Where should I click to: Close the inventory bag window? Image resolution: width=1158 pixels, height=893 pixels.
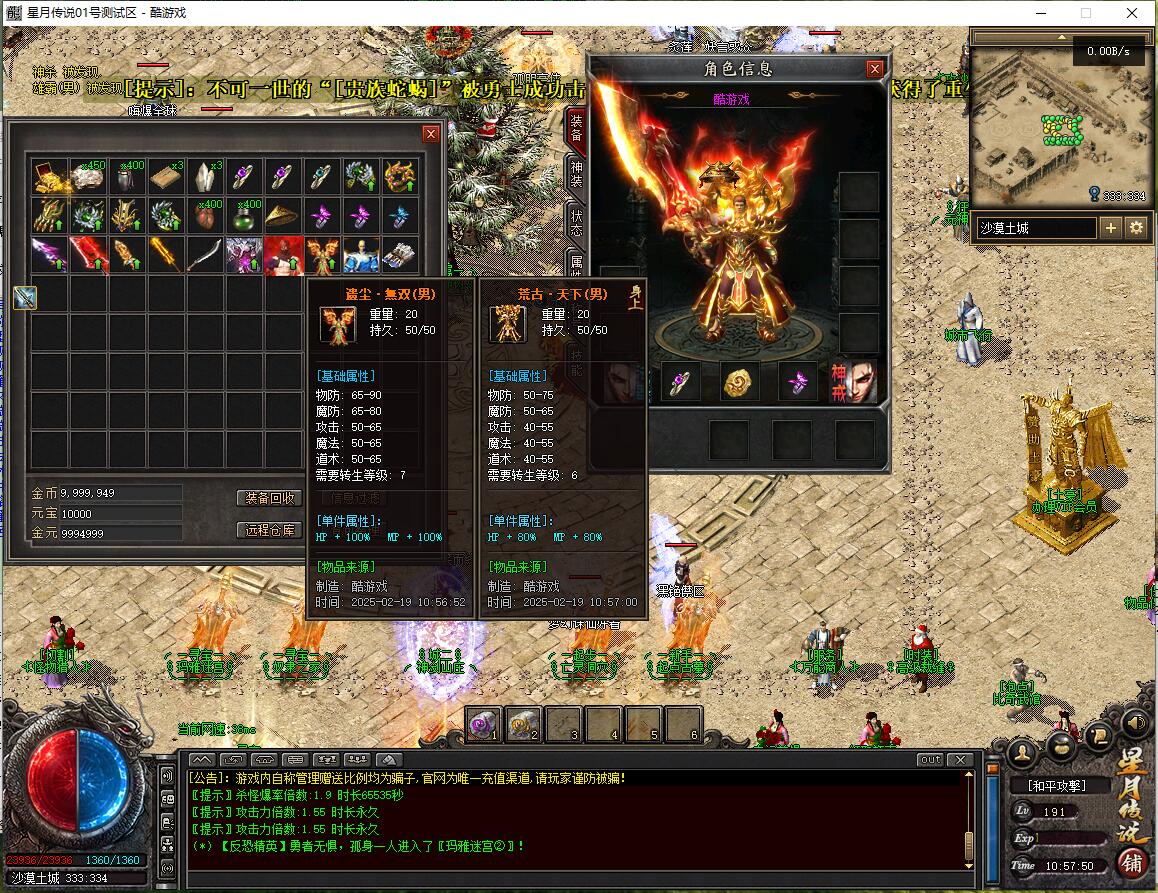coord(431,133)
